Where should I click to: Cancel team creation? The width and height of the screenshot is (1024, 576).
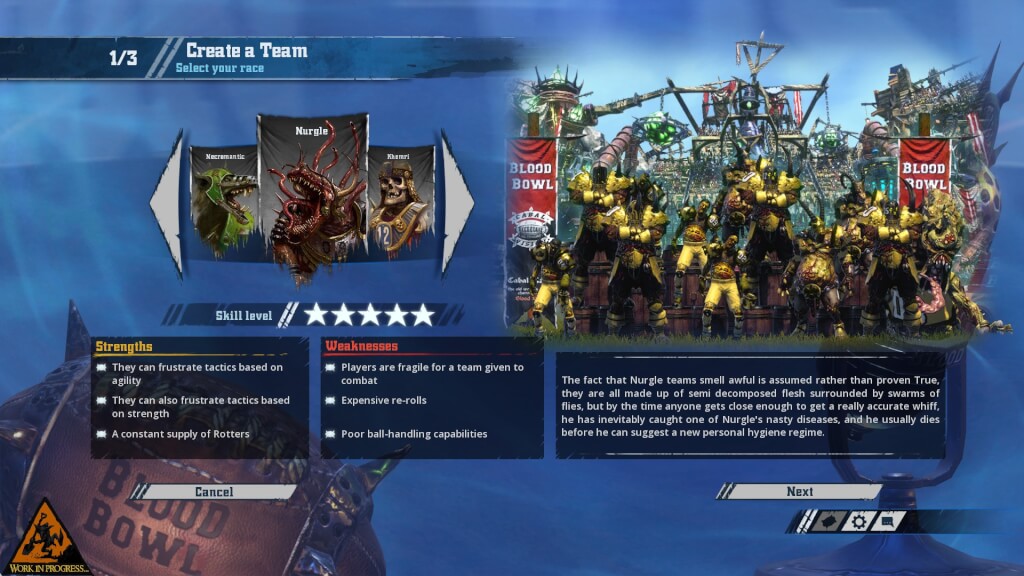[x=214, y=492]
